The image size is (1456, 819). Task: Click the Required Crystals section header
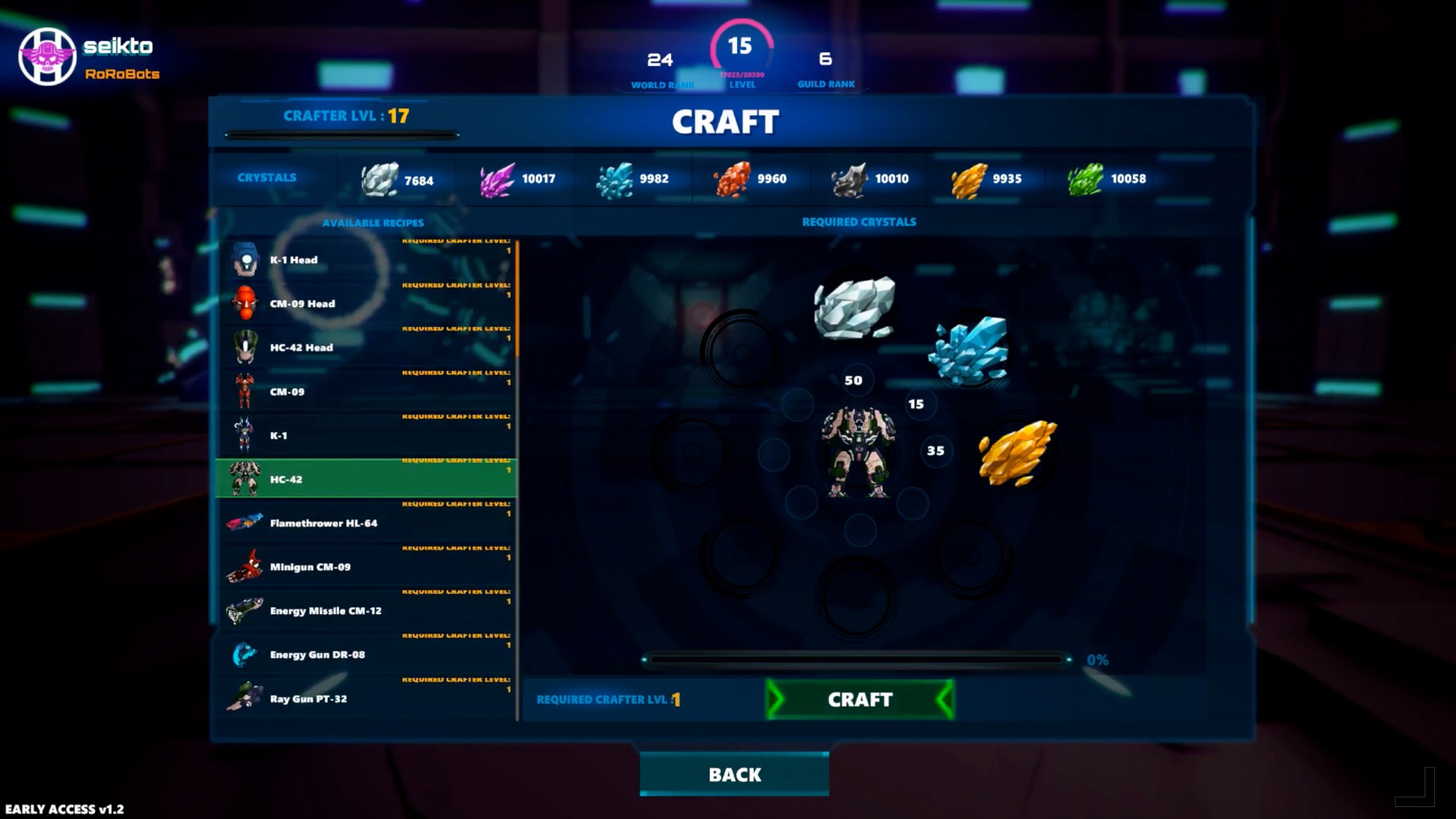pyautogui.click(x=860, y=222)
